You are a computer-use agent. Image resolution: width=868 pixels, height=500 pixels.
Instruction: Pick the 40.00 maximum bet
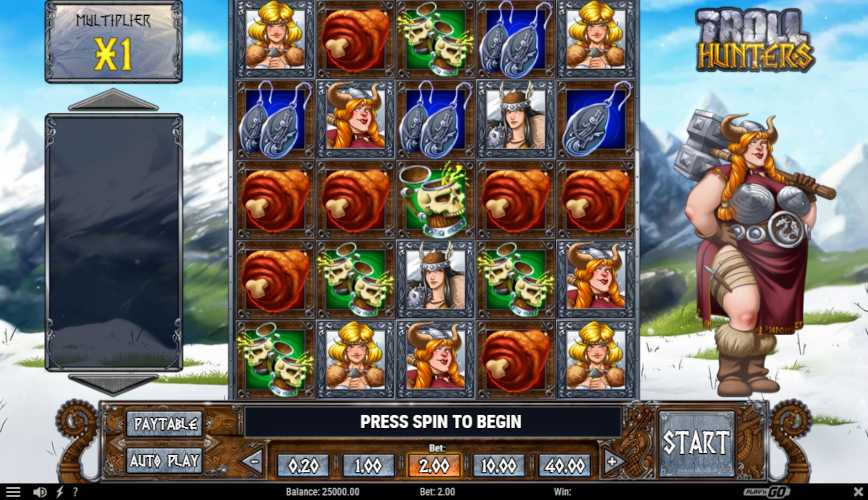click(x=566, y=465)
